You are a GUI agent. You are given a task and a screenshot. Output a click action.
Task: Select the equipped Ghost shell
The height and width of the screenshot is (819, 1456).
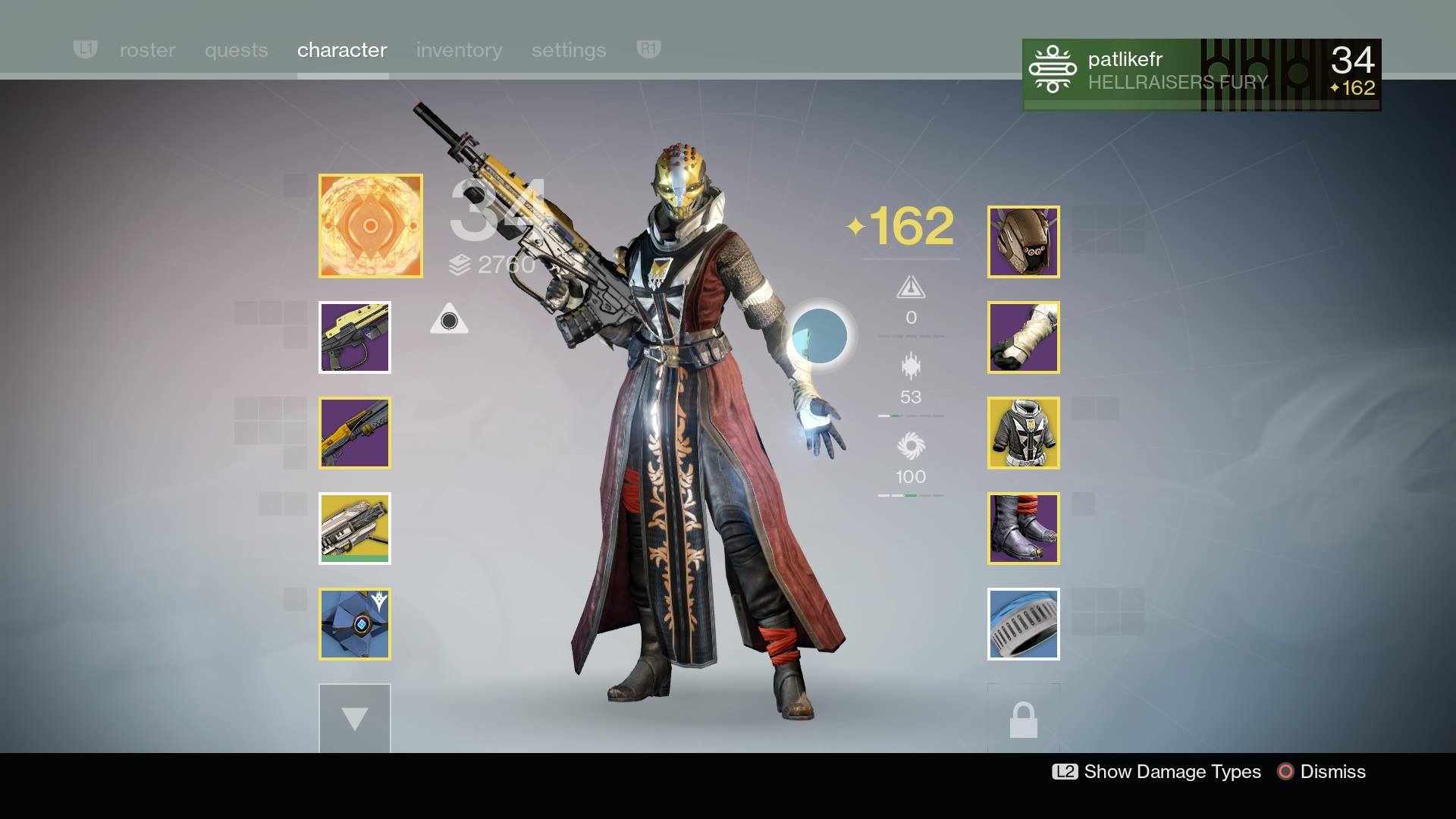click(354, 624)
